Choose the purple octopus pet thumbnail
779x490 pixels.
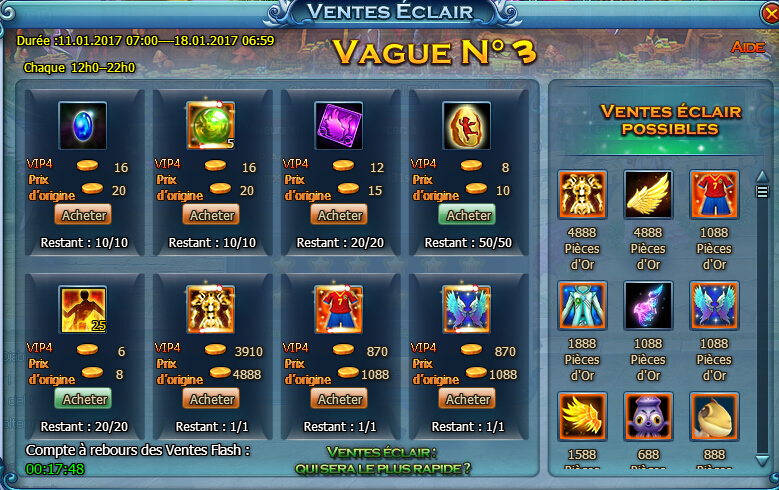pyautogui.click(x=648, y=416)
